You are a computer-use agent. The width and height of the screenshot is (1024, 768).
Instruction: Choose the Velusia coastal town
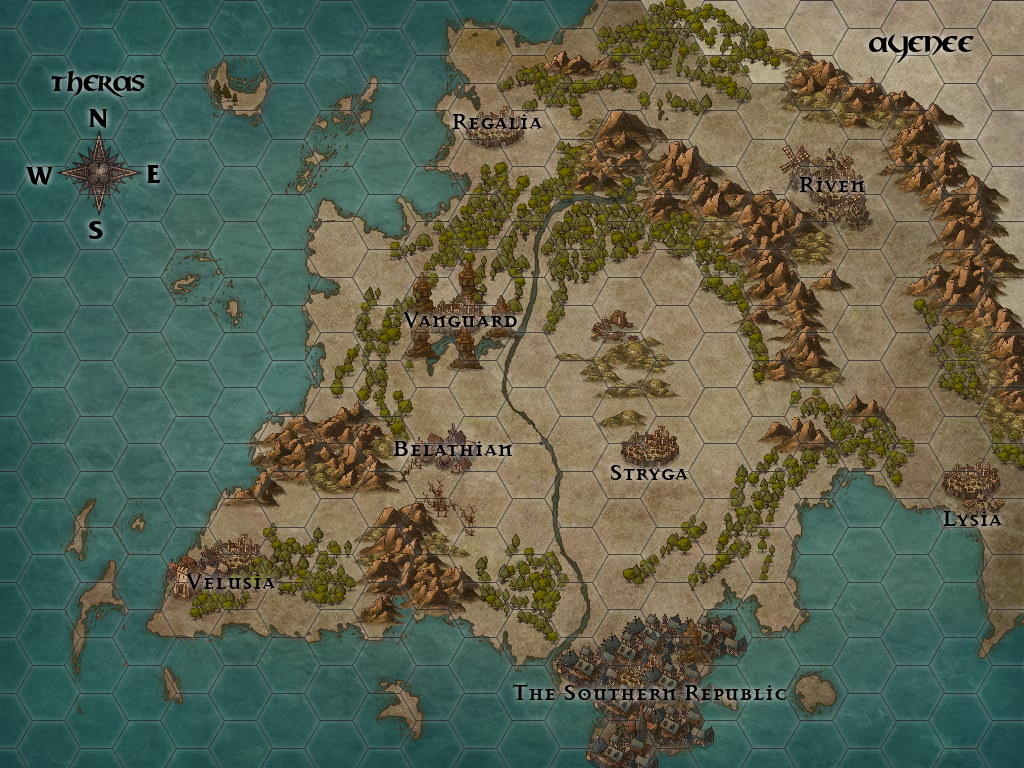point(223,565)
